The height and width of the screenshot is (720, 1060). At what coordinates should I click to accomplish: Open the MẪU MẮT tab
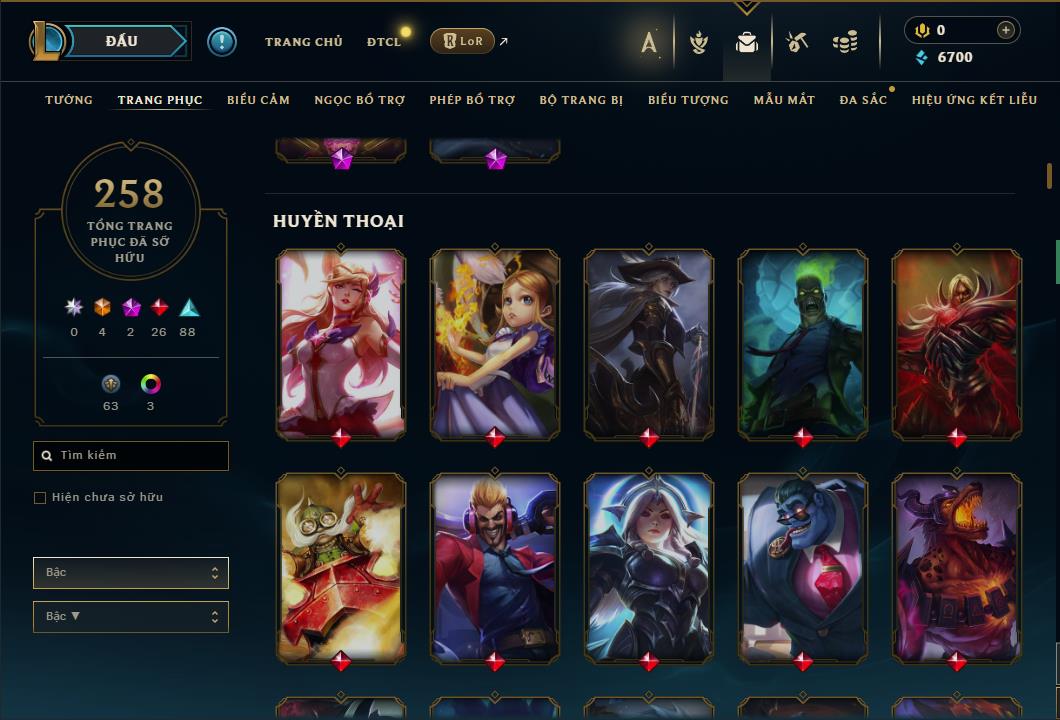click(784, 100)
